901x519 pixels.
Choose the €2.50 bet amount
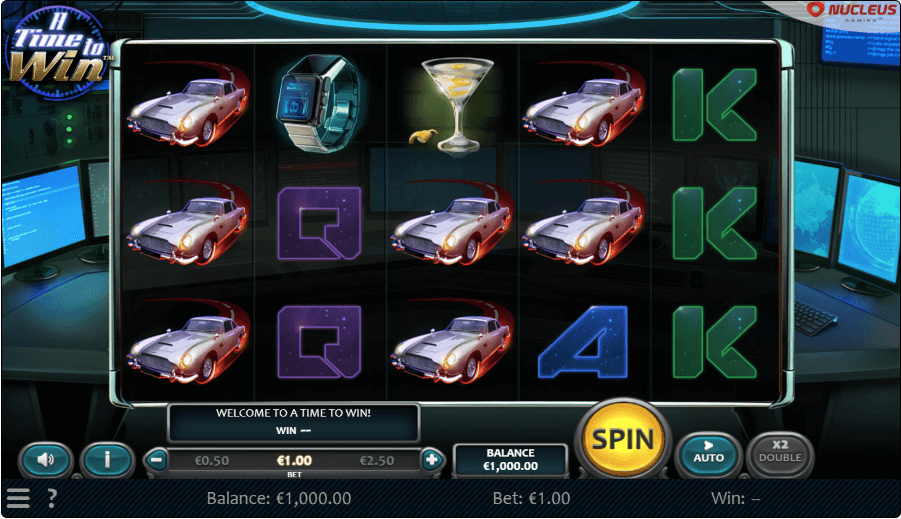tap(377, 460)
